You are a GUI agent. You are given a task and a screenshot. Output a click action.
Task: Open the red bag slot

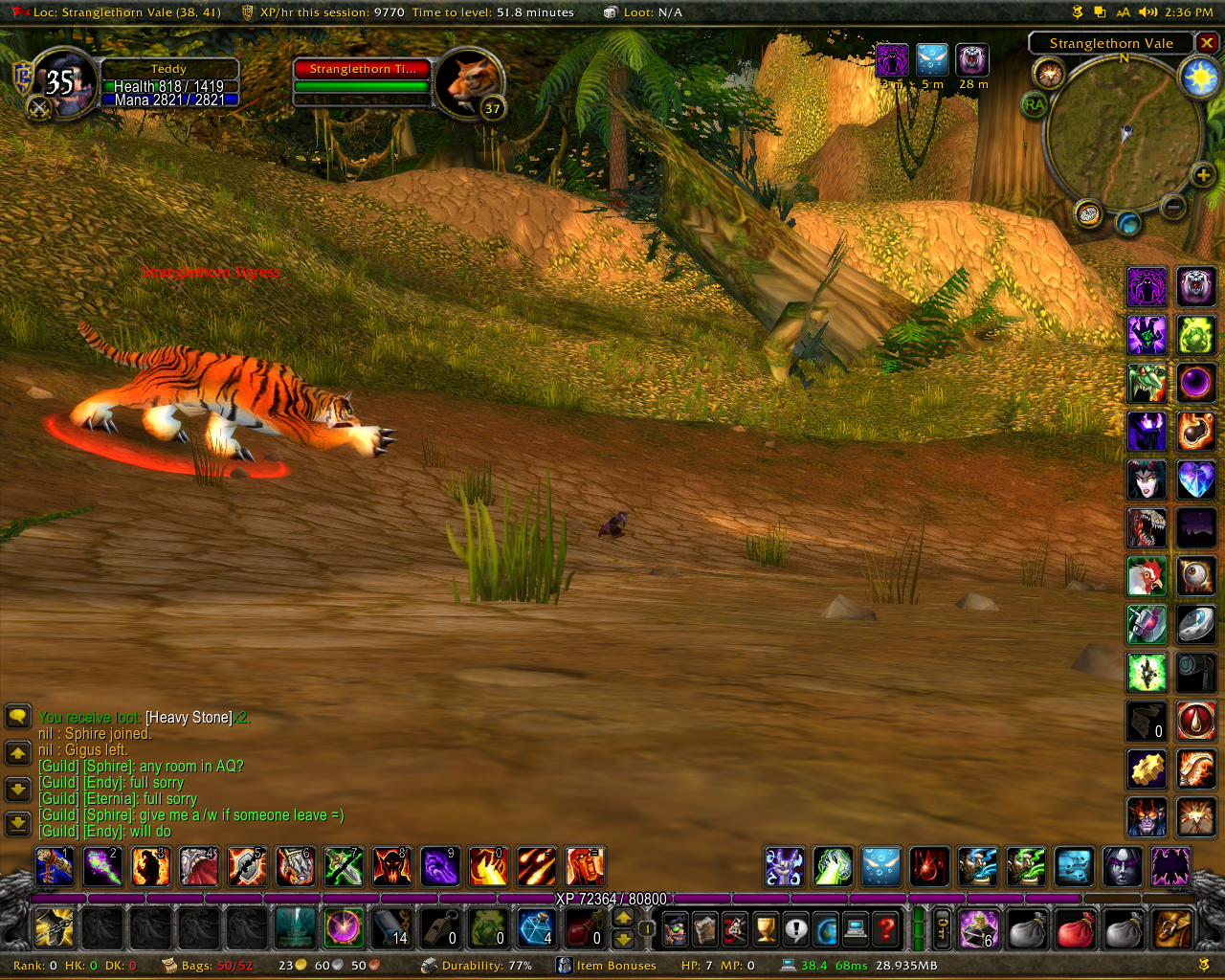1076,928
